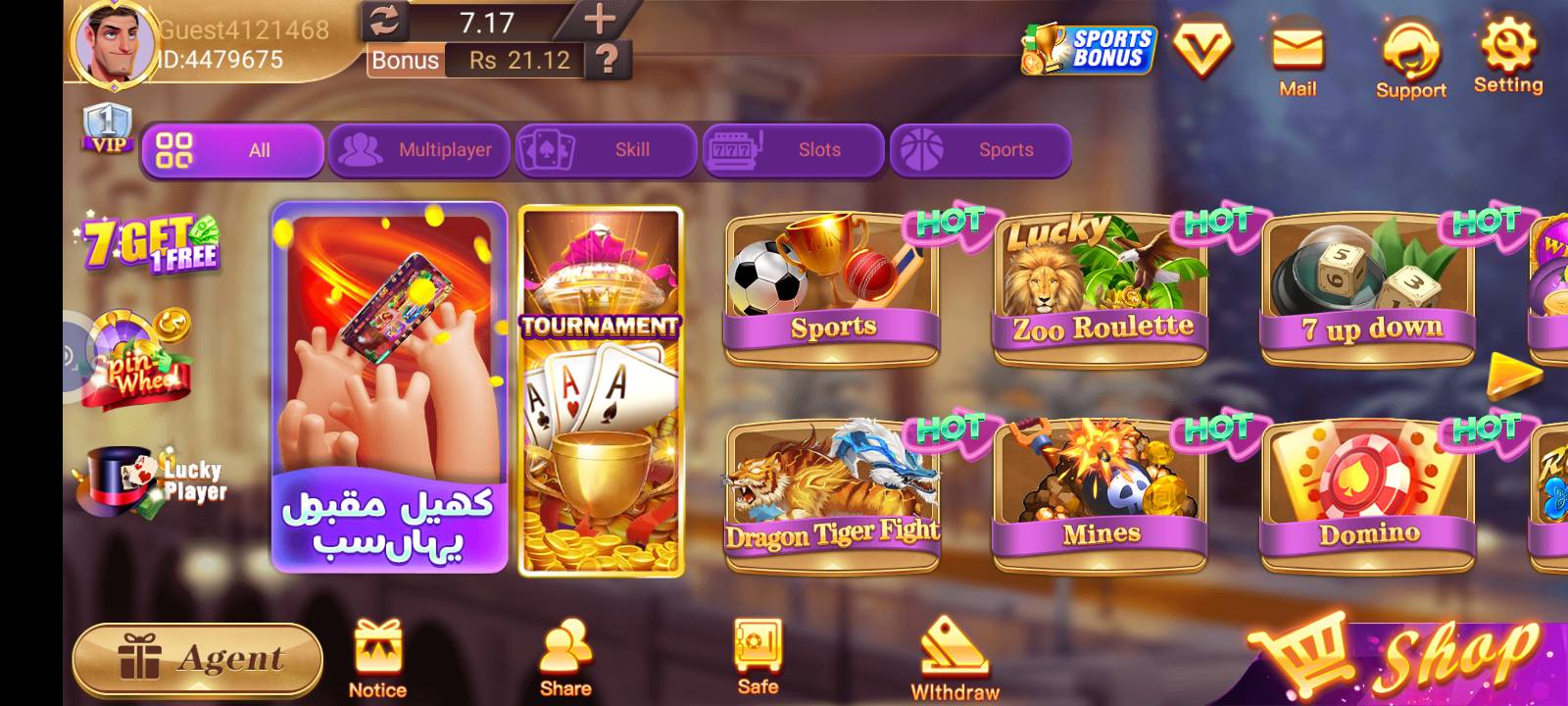Open the Setting gear

click(x=1509, y=44)
